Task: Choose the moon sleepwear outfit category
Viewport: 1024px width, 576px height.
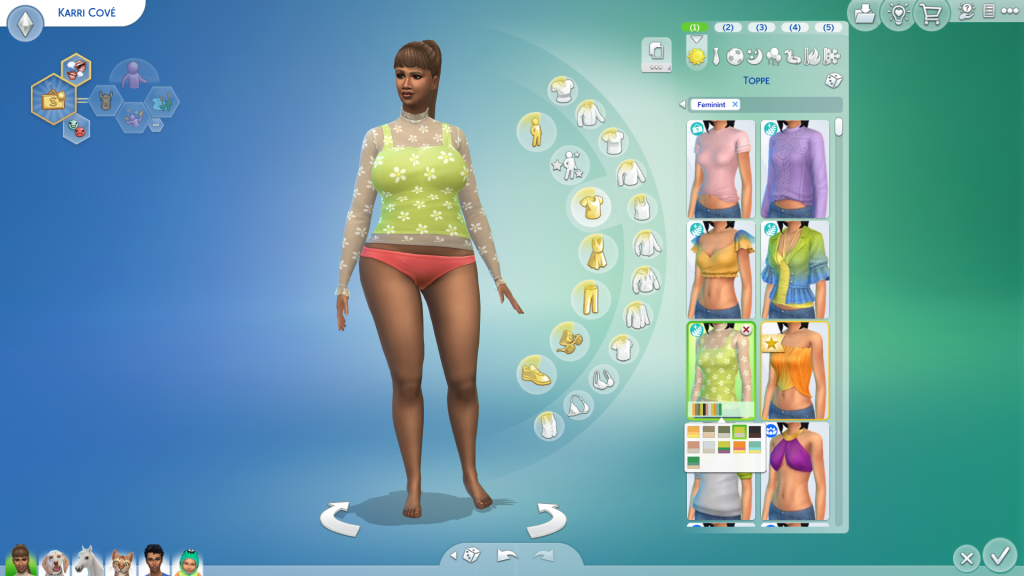Action: pos(754,57)
